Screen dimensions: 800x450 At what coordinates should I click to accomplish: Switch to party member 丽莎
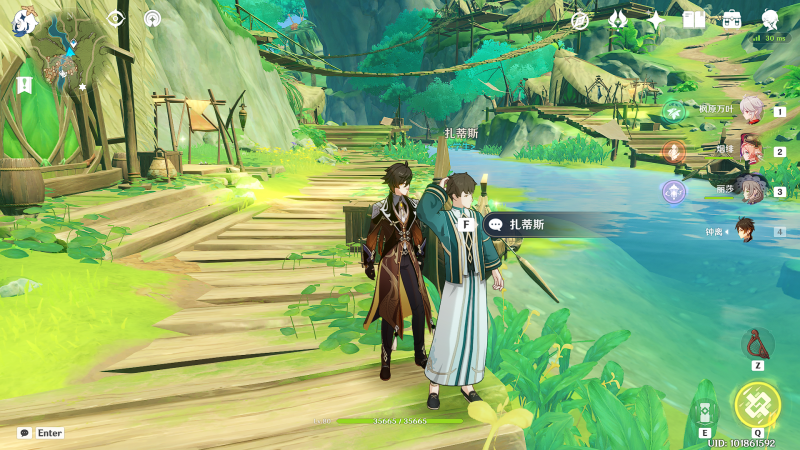tap(748, 190)
